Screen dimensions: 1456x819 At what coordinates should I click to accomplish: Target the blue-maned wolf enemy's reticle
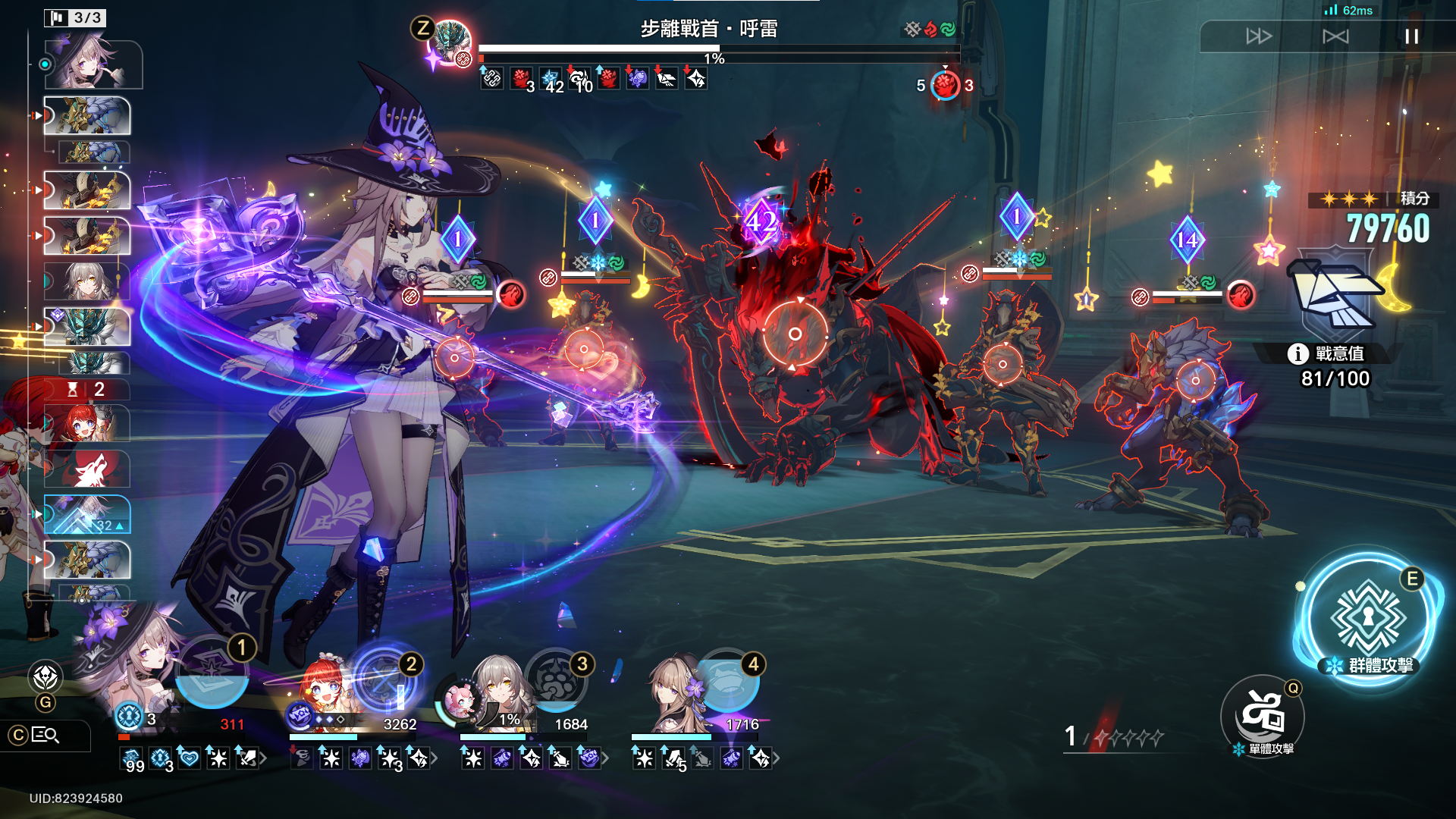tap(1195, 380)
